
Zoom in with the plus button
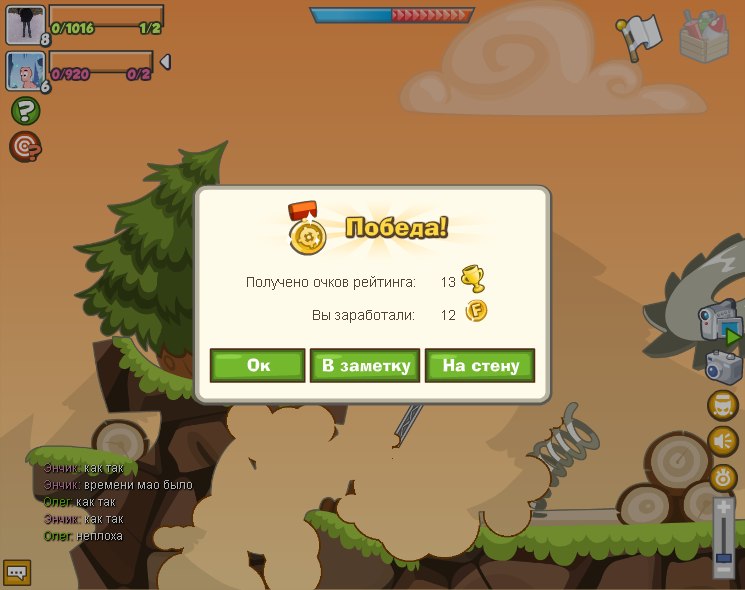[724, 508]
